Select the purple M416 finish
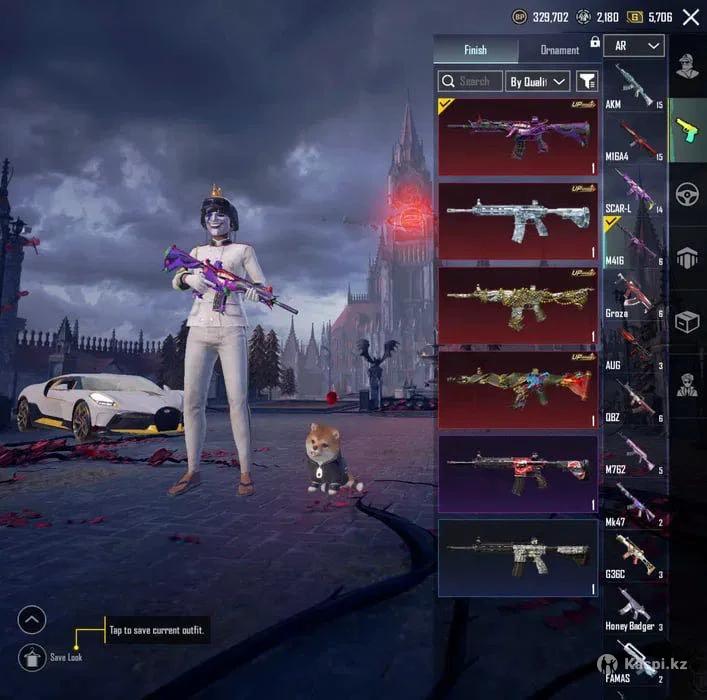This screenshot has height=700, width=707. point(518,137)
